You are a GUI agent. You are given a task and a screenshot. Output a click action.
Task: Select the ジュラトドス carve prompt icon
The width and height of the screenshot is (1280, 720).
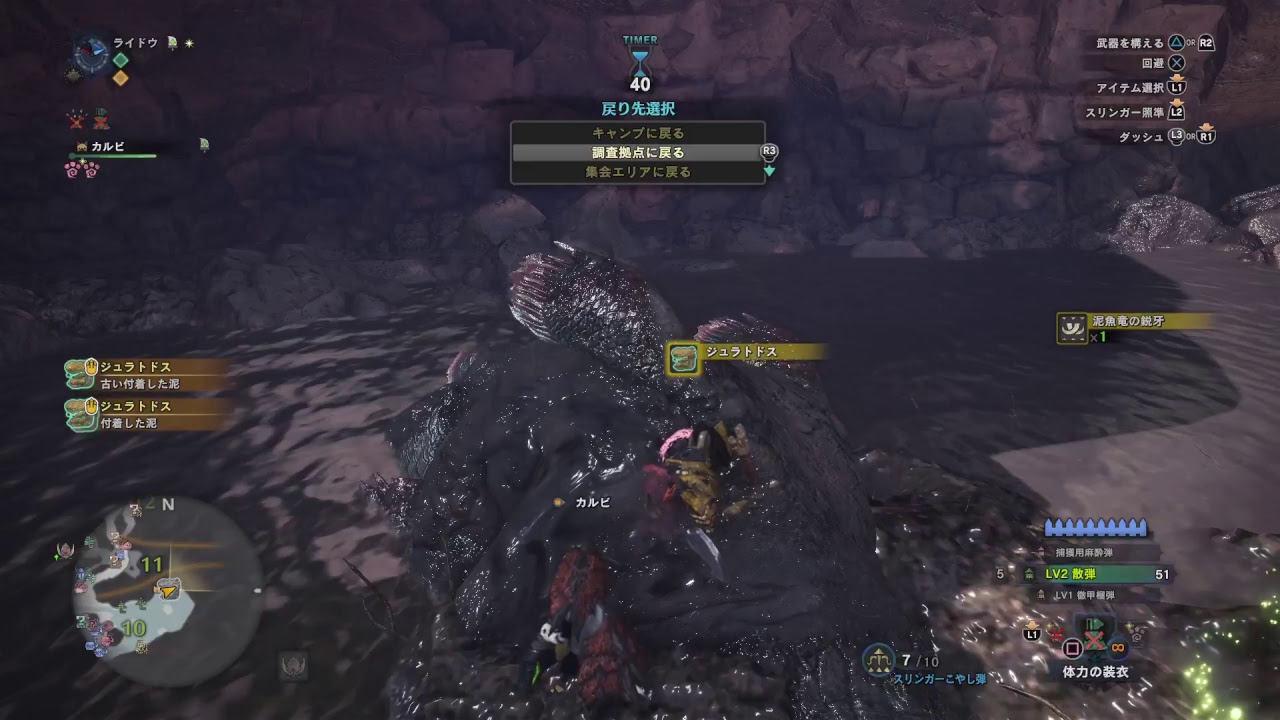(684, 359)
